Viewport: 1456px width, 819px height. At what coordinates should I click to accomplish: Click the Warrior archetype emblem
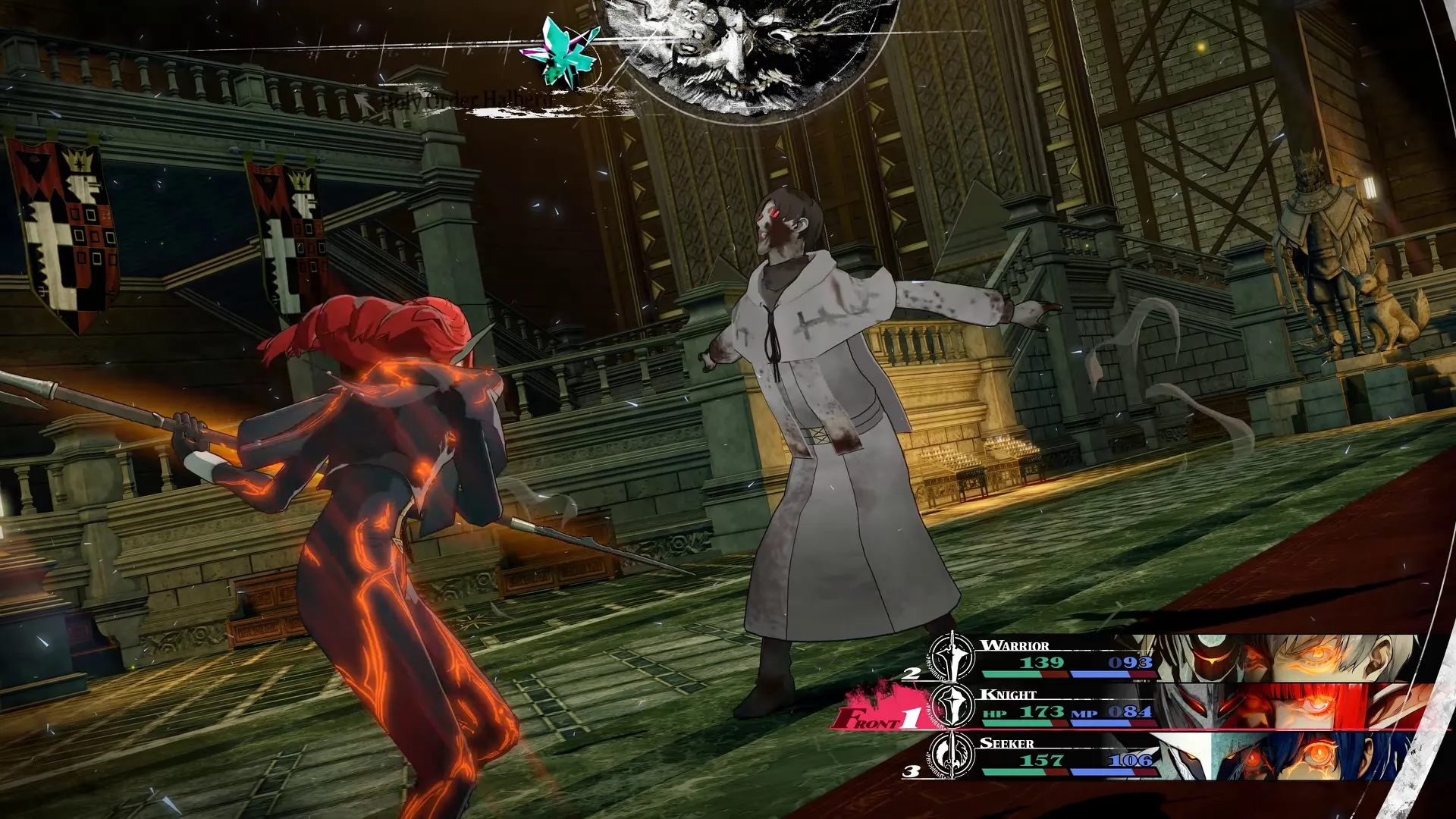pos(952,657)
